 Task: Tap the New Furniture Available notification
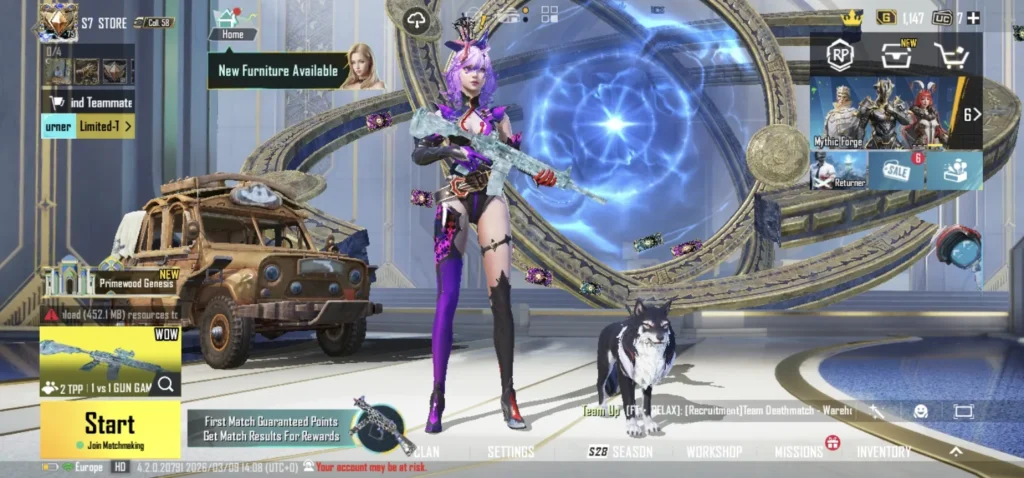tap(278, 71)
